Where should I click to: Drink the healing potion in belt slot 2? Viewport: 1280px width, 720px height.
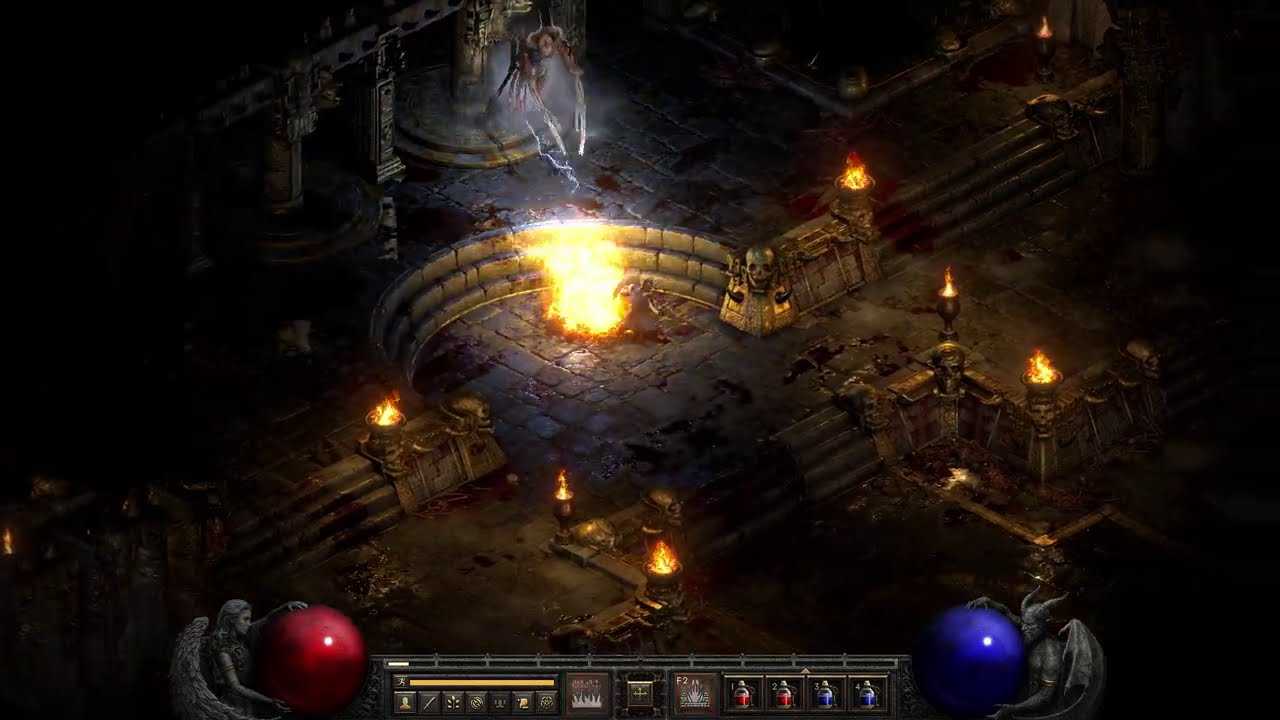784,696
